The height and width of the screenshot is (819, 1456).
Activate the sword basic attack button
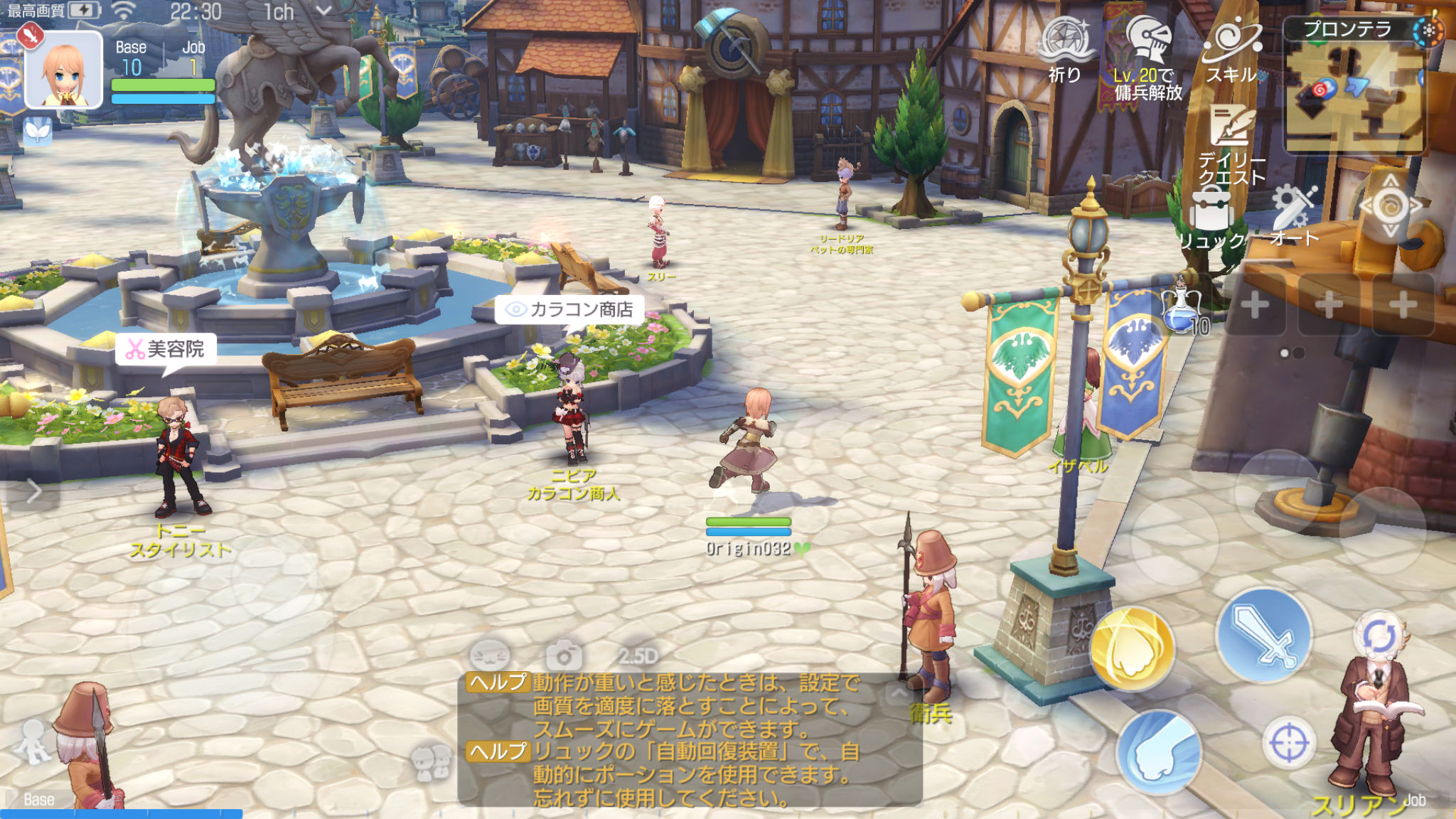pos(1264,635)
